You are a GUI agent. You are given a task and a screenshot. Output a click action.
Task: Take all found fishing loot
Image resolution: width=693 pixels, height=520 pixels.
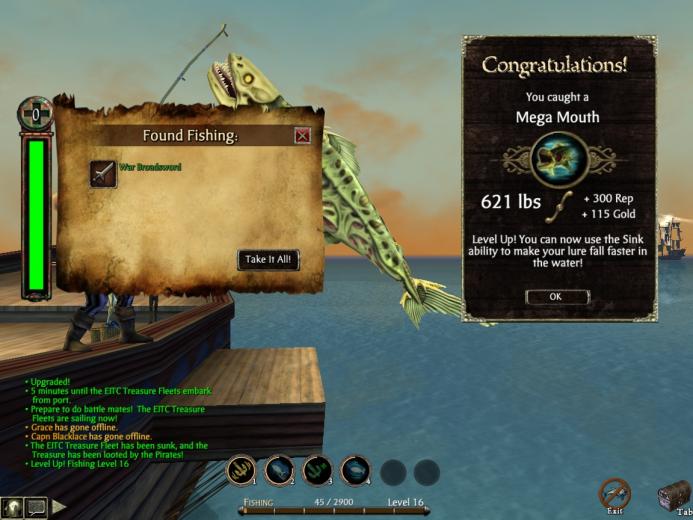point(269,260)
